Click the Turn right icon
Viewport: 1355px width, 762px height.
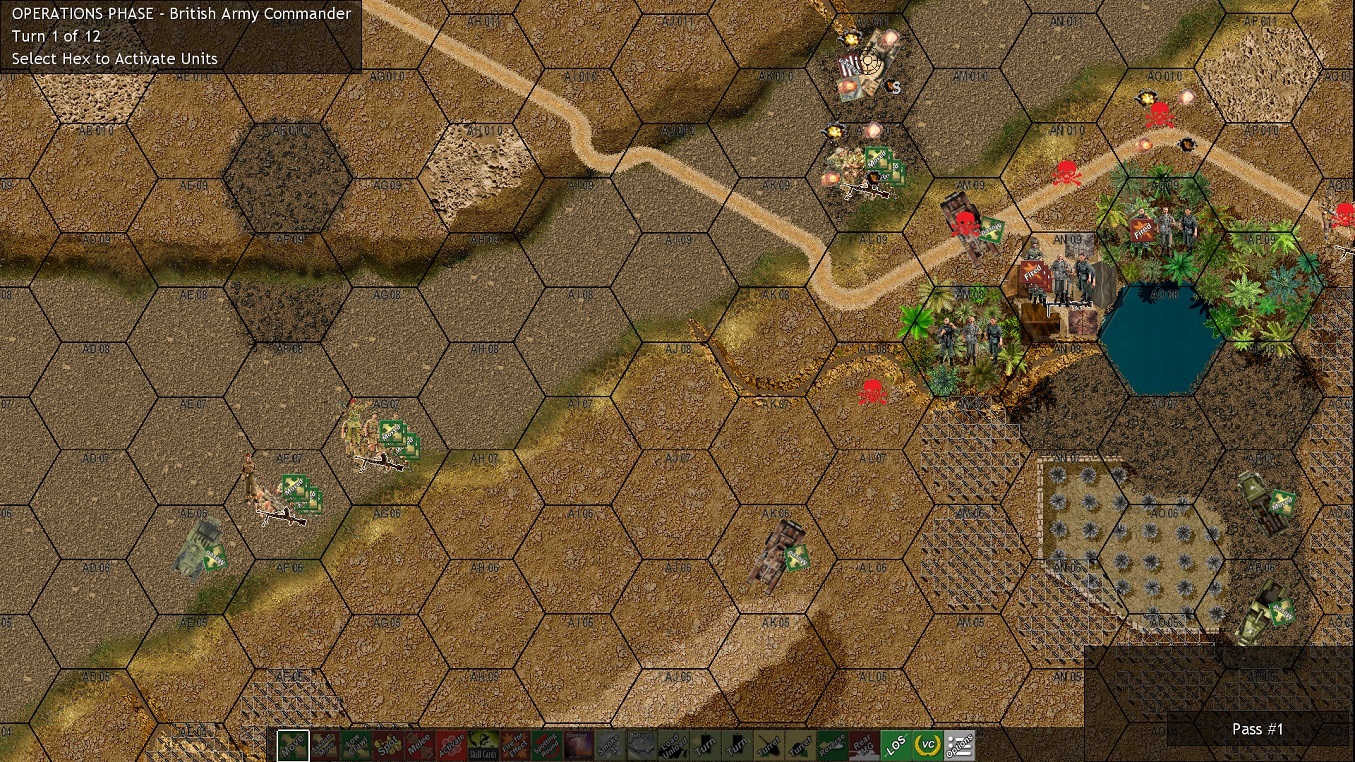tap(736, 746)
